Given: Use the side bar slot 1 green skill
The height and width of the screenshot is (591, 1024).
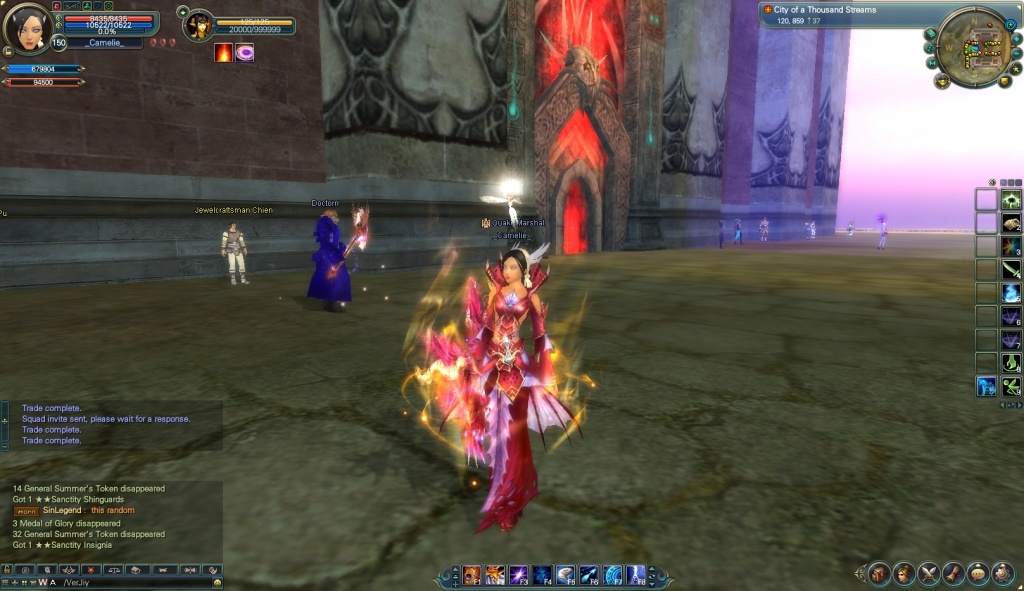Looking at the screenshot, I should click(1011, 199).
